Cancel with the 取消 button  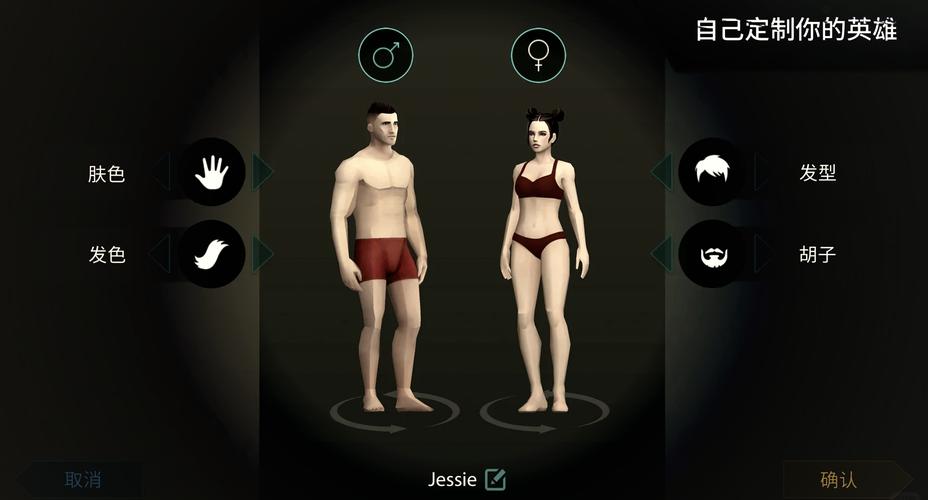83,480
